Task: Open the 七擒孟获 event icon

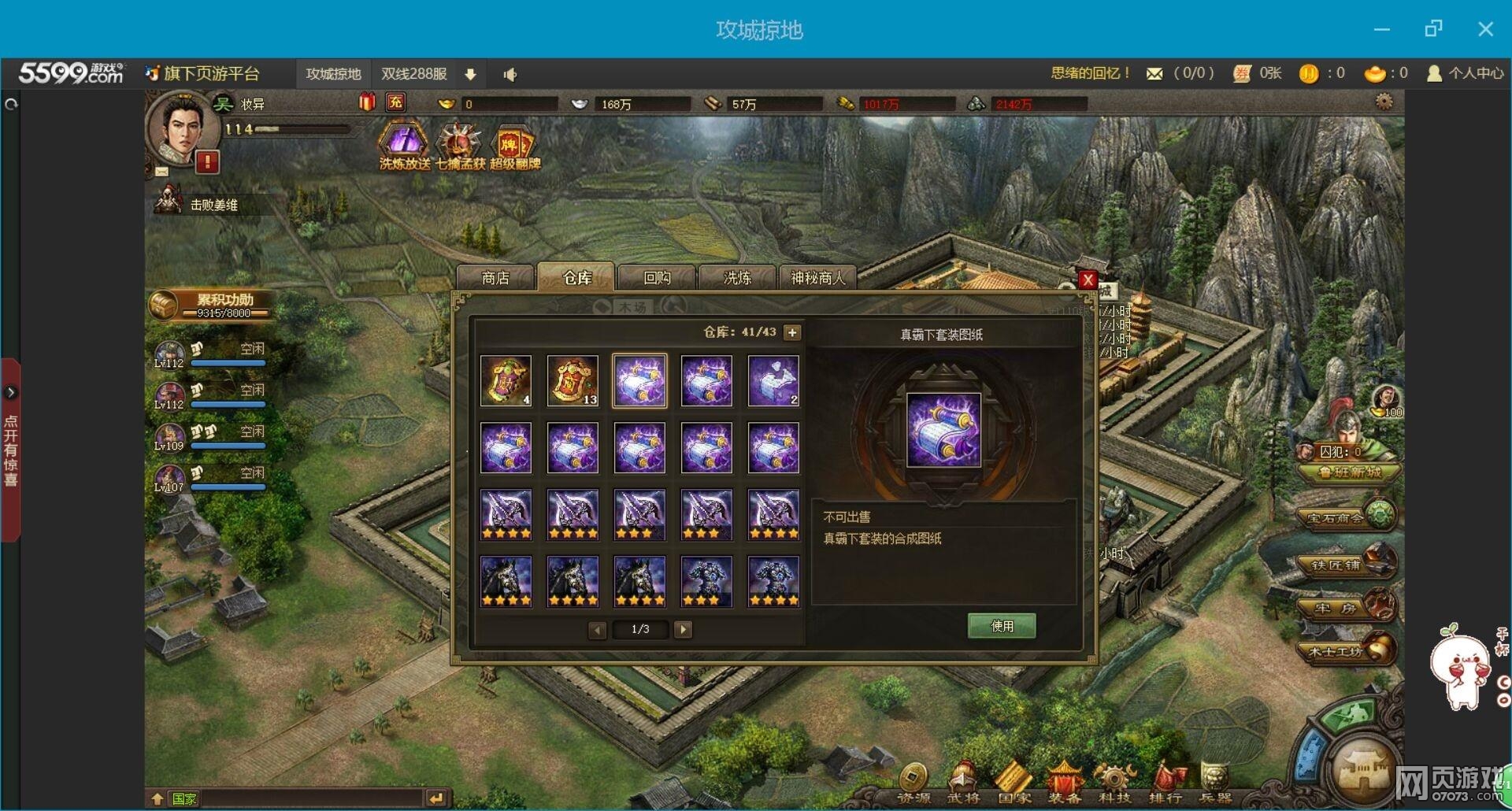Action: tap(460, 147)
